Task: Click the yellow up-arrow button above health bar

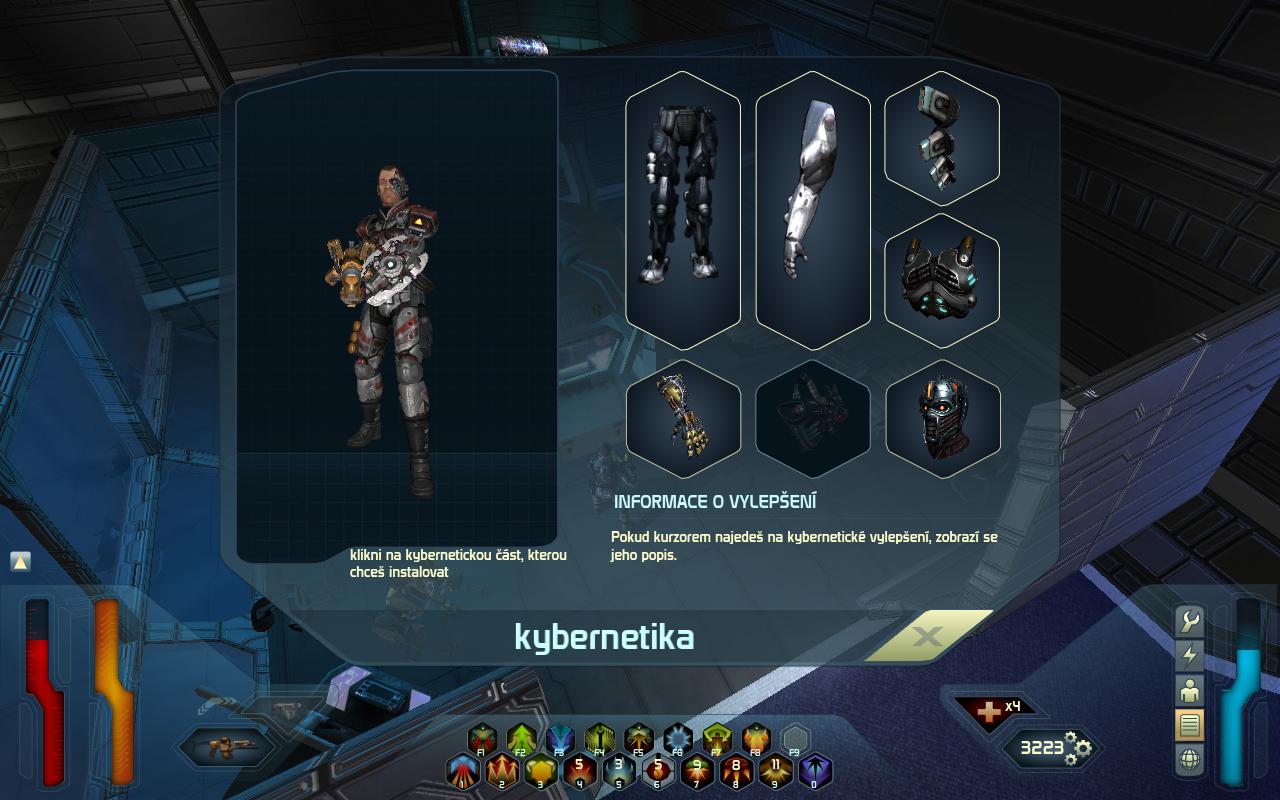Action: (21, 562)
